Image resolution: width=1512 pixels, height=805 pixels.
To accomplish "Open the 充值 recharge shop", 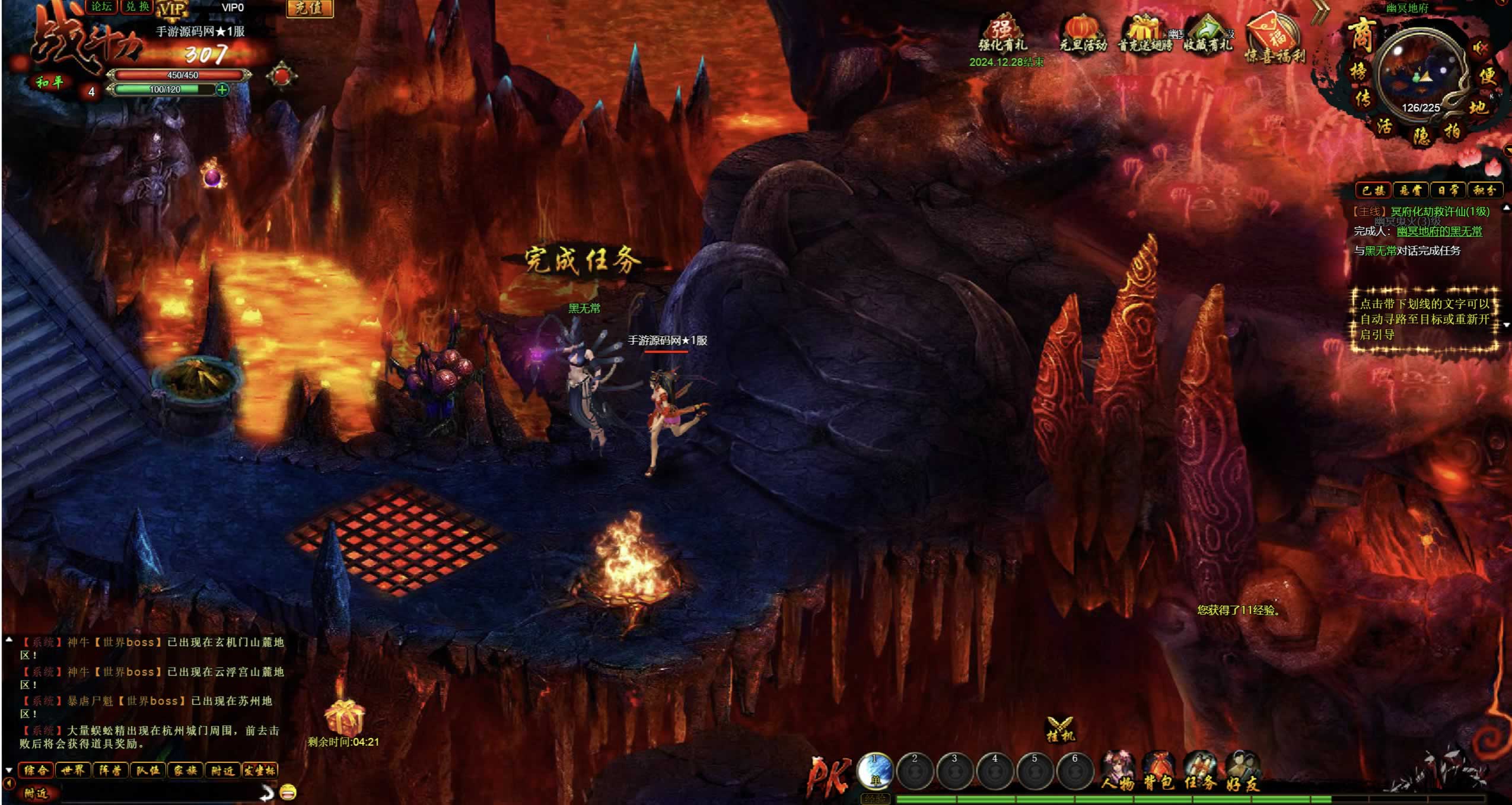I will tap(309, 8).
